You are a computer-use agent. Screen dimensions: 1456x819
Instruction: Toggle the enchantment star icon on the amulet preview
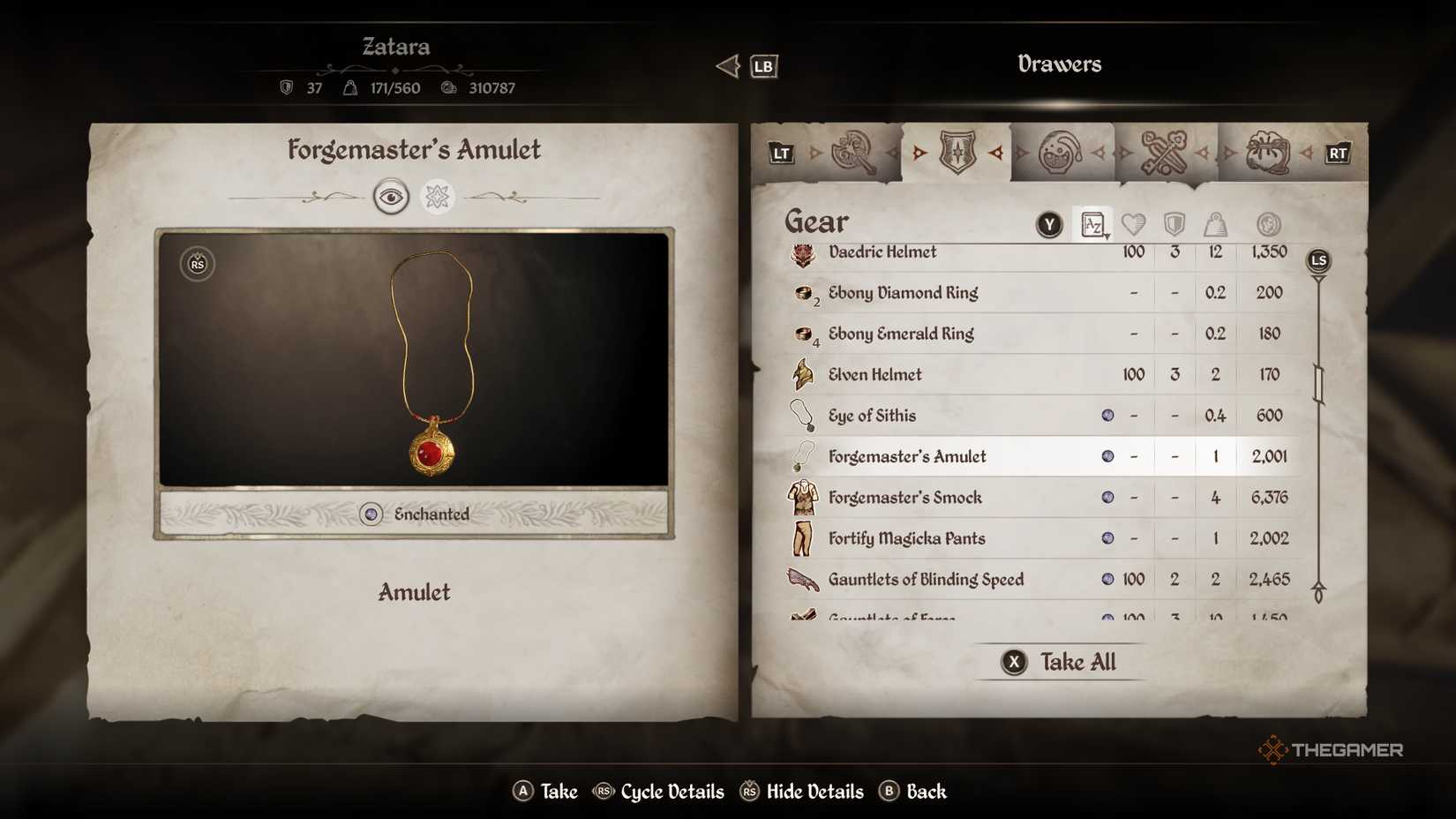437,196
